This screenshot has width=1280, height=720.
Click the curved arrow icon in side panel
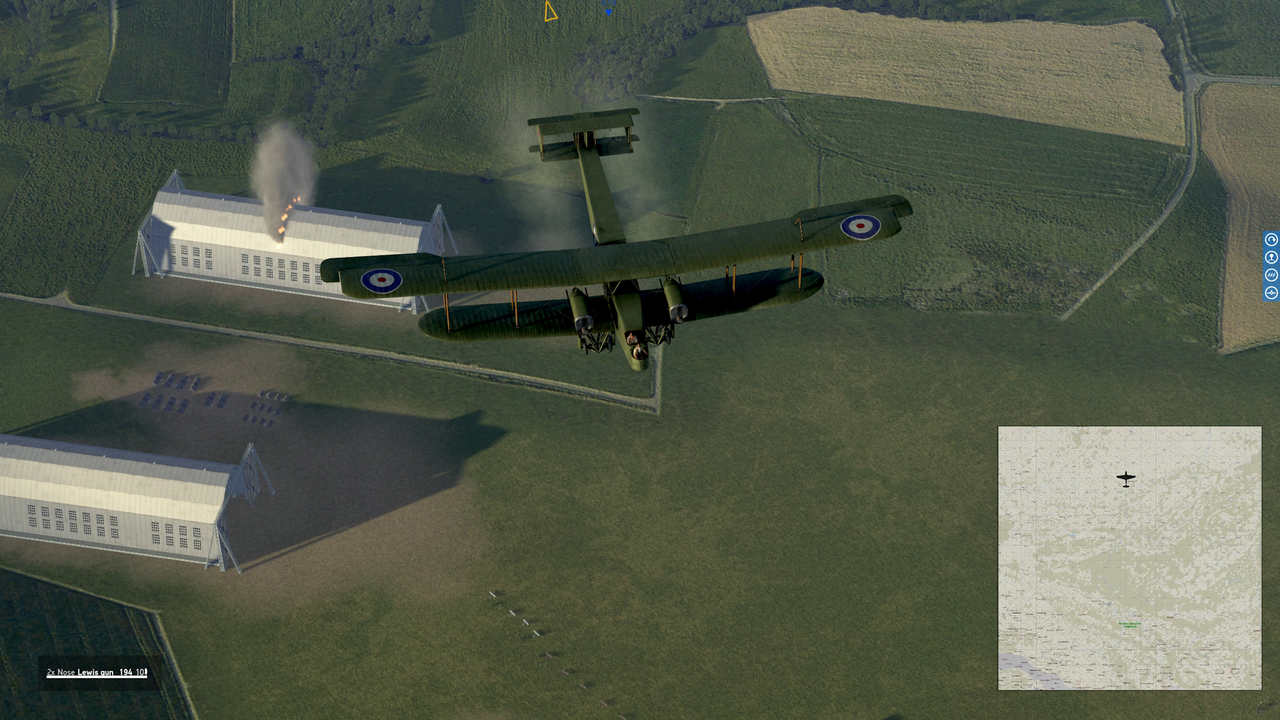pyautogui.click(x=1271, y=240)
